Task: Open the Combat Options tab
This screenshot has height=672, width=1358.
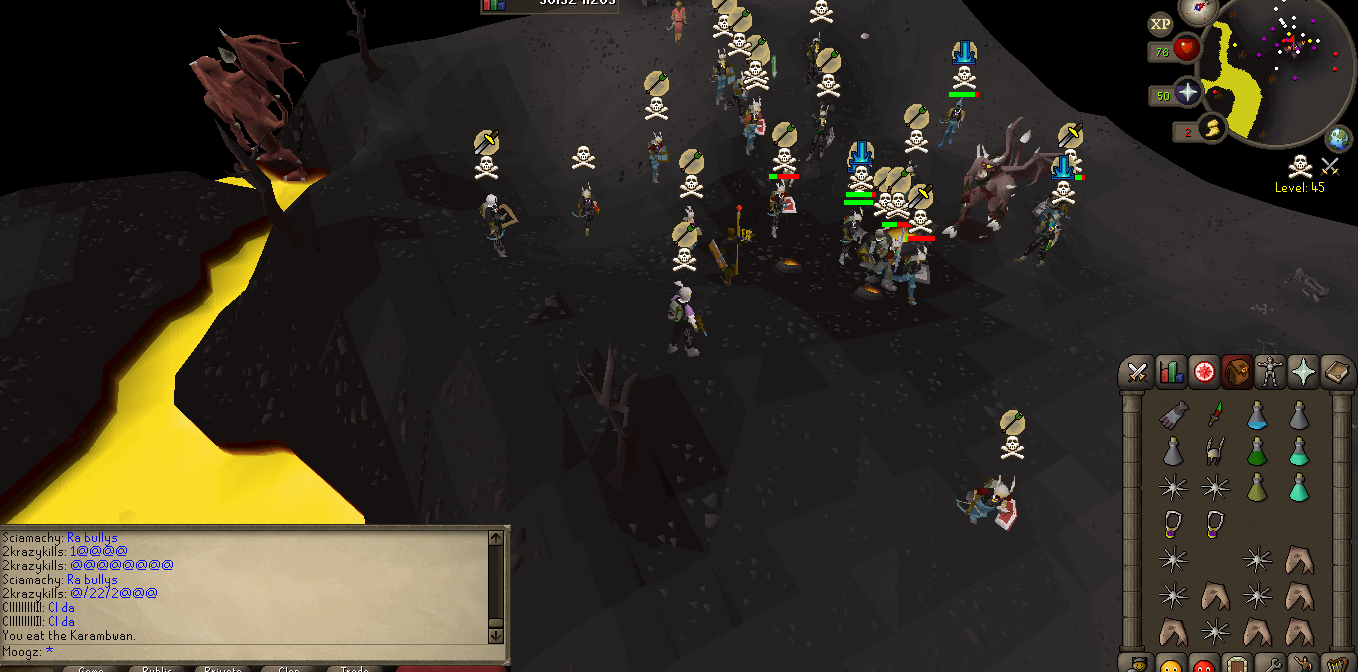Action: [x=1137, y=373]
